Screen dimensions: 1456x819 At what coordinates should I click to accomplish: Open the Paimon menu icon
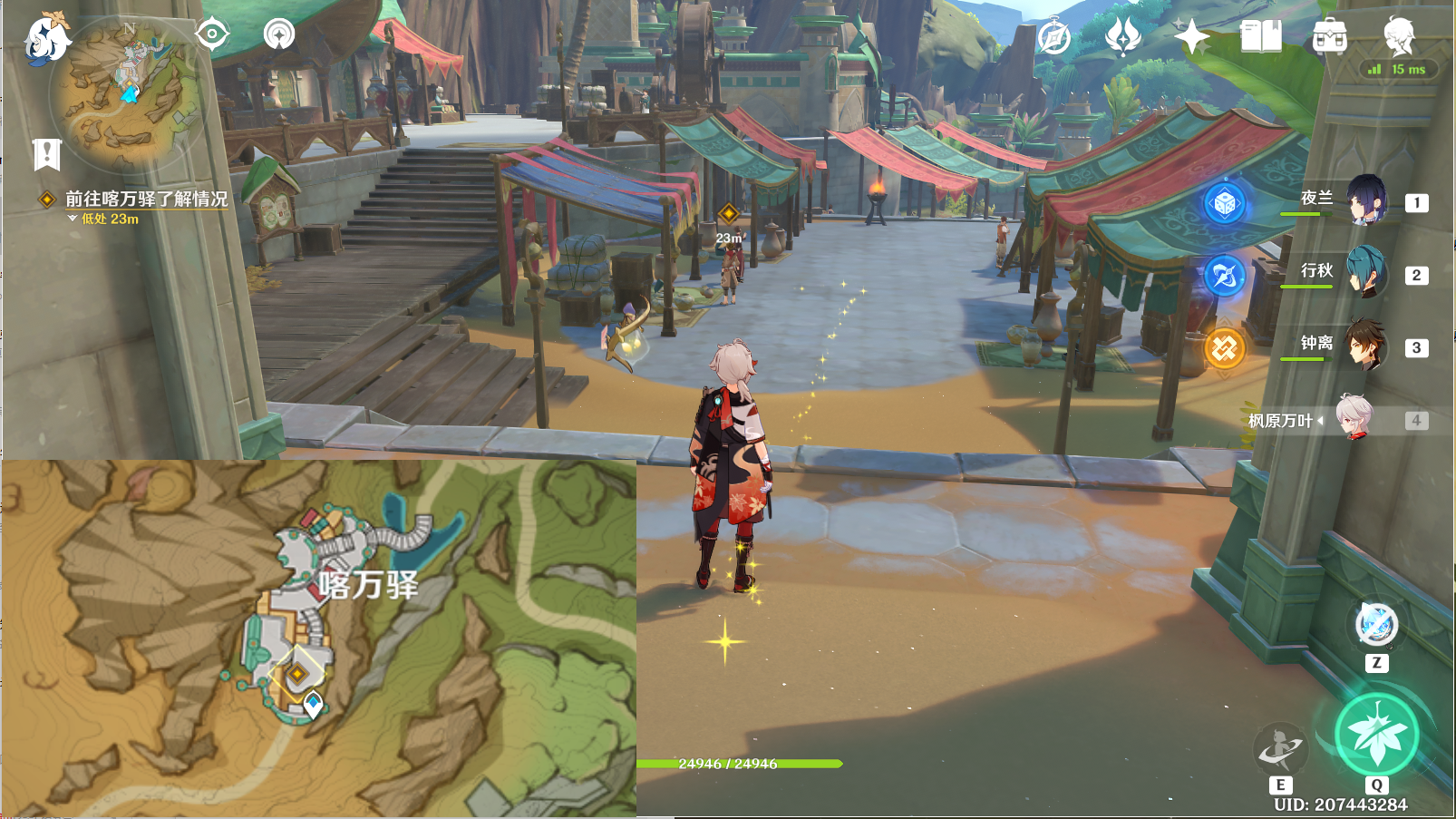(x=45, y=39)
